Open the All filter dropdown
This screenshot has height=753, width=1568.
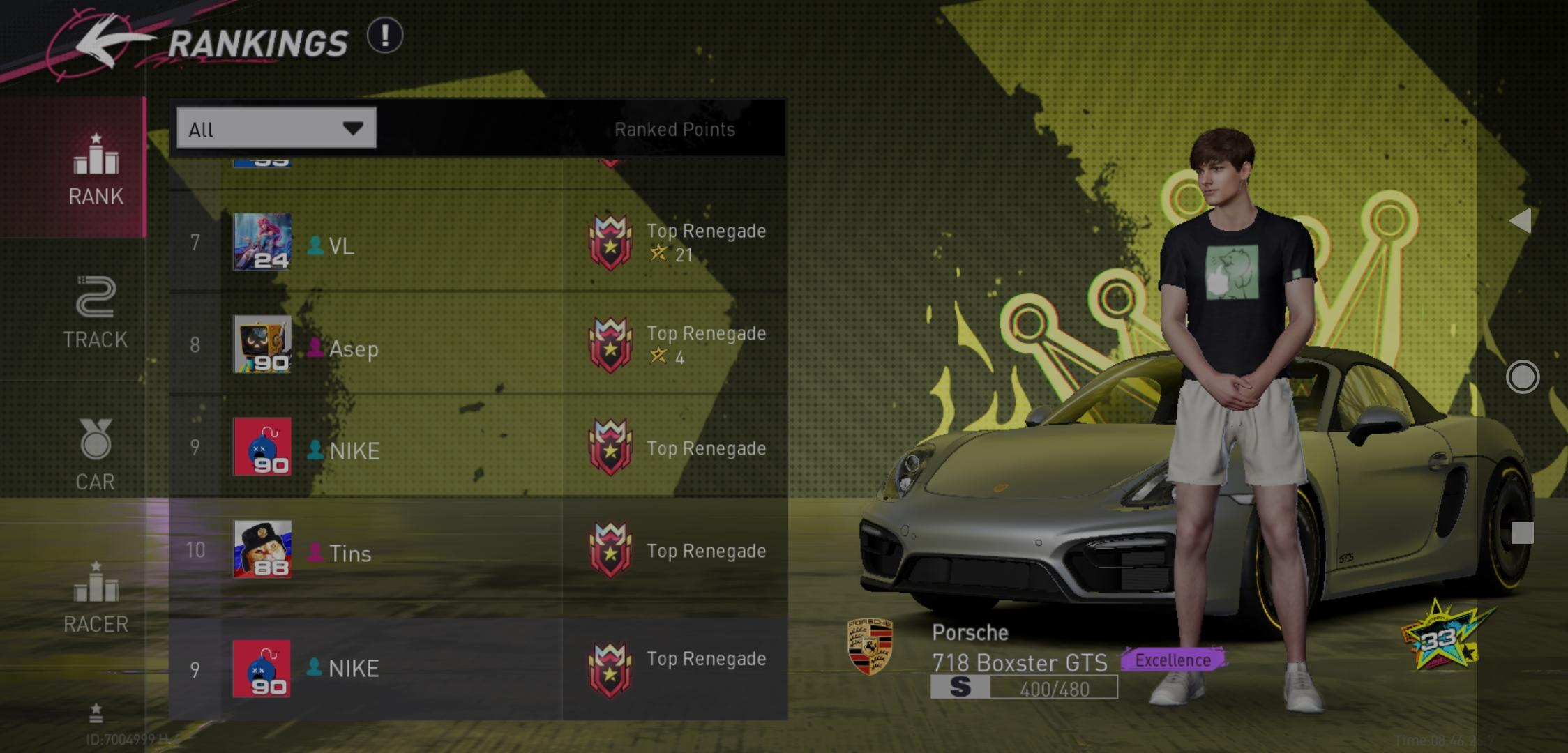[x=276, y=128]
